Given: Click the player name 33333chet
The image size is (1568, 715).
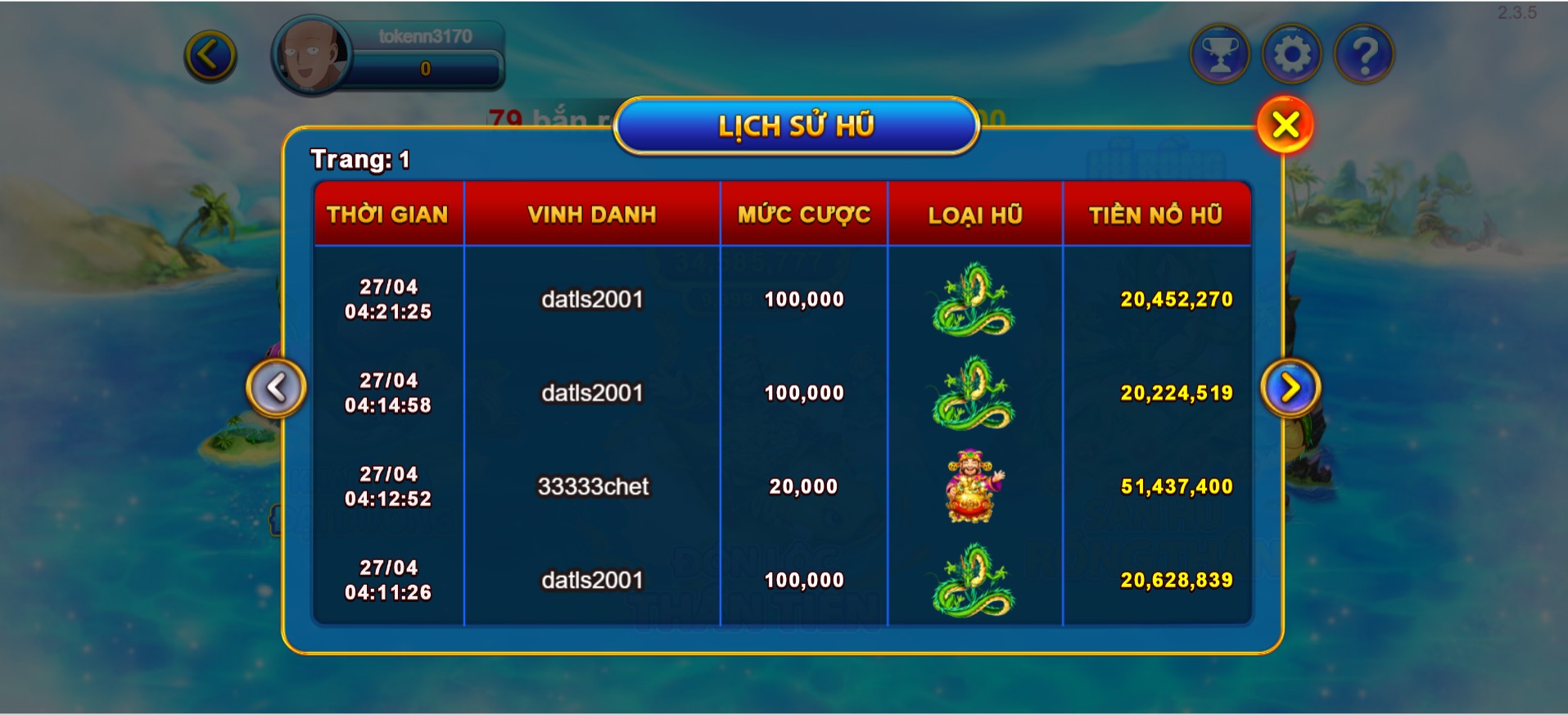Looking at the screenshot, I should [592, 486].
